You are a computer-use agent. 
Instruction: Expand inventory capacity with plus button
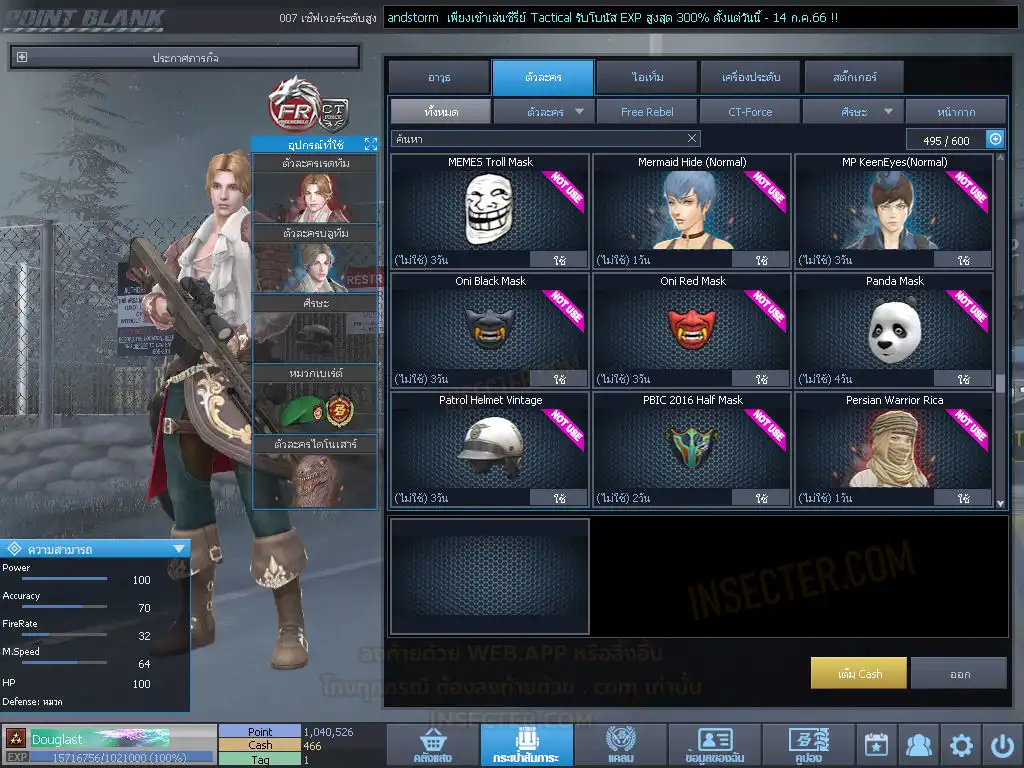[995, 139]
